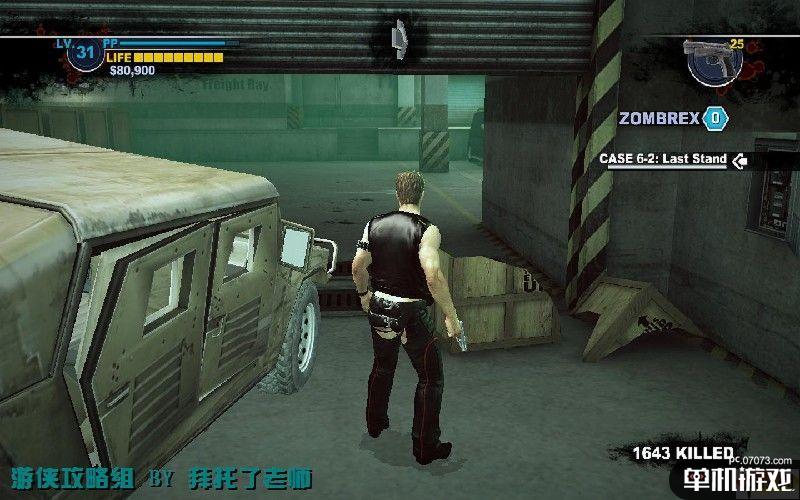Click the Zombrex counter icon

[x=714, y=119]
